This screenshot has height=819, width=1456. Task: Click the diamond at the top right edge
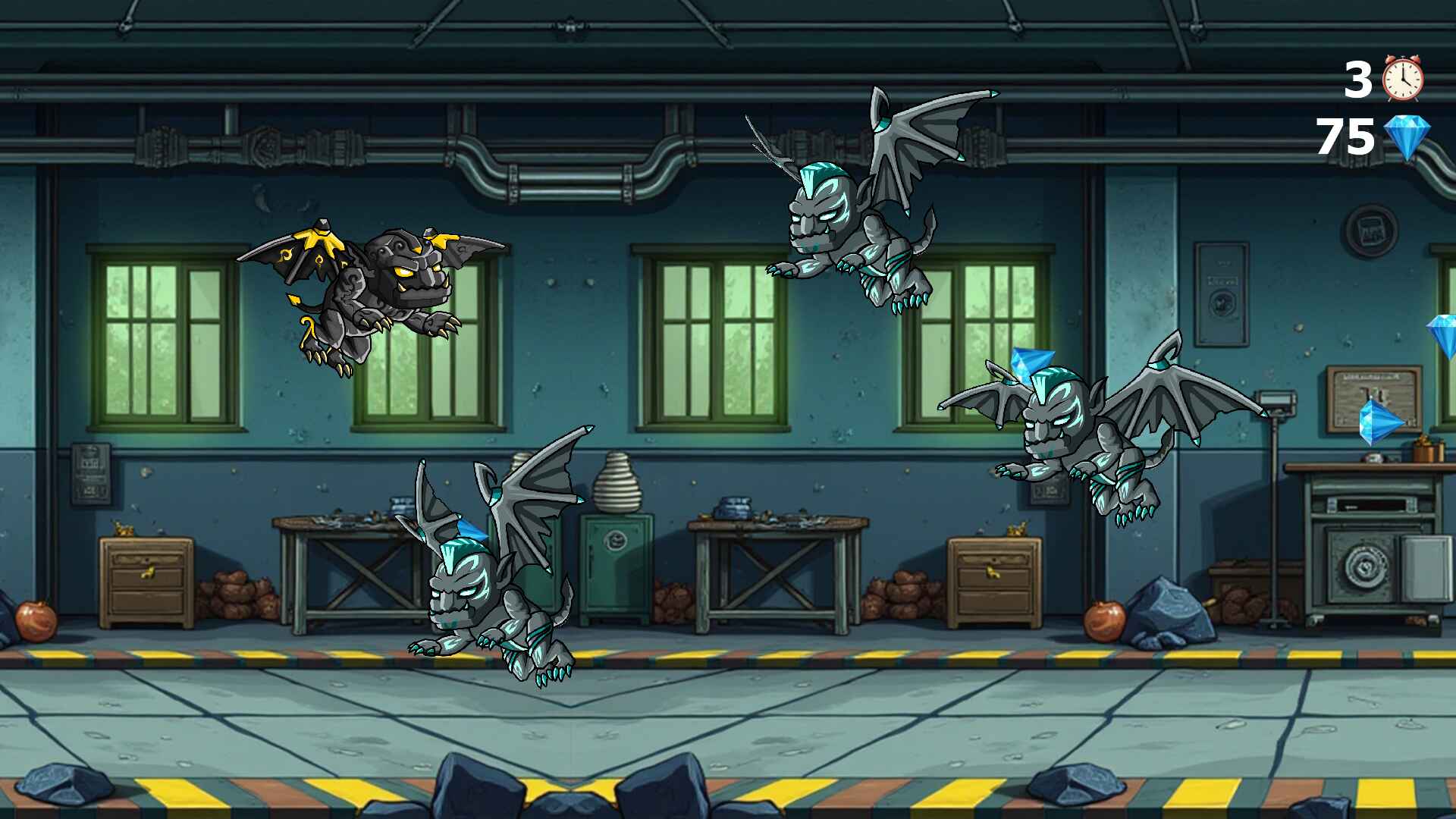point(1442,337)
